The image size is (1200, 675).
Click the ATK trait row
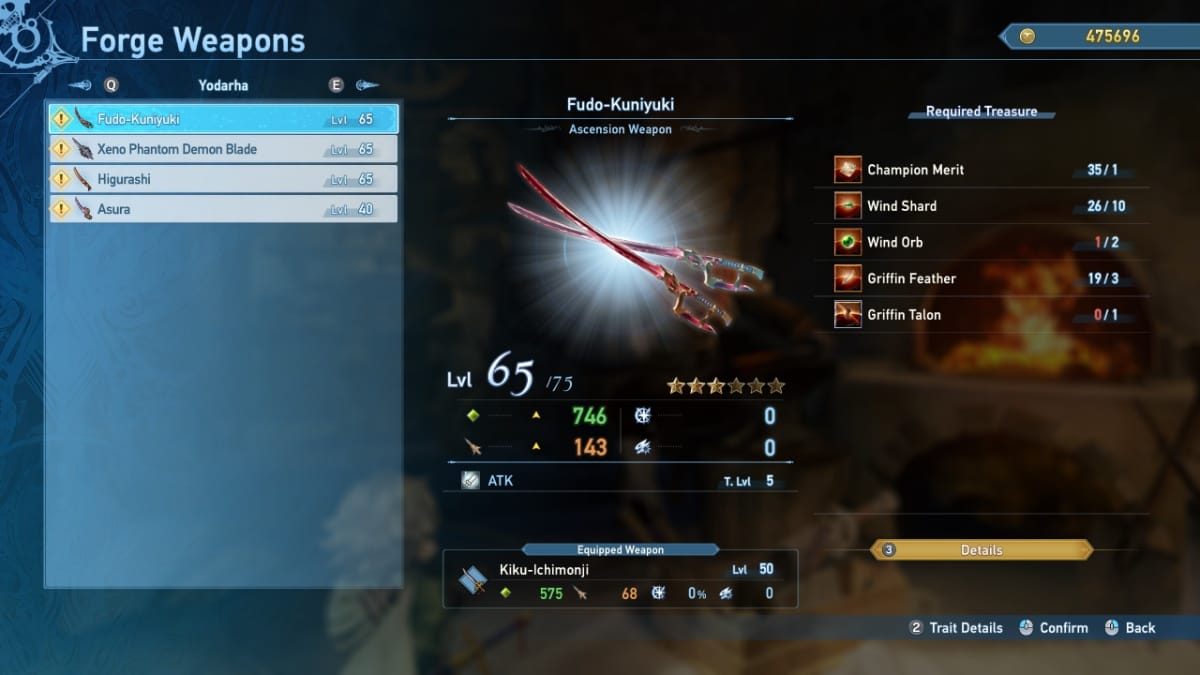618,481
